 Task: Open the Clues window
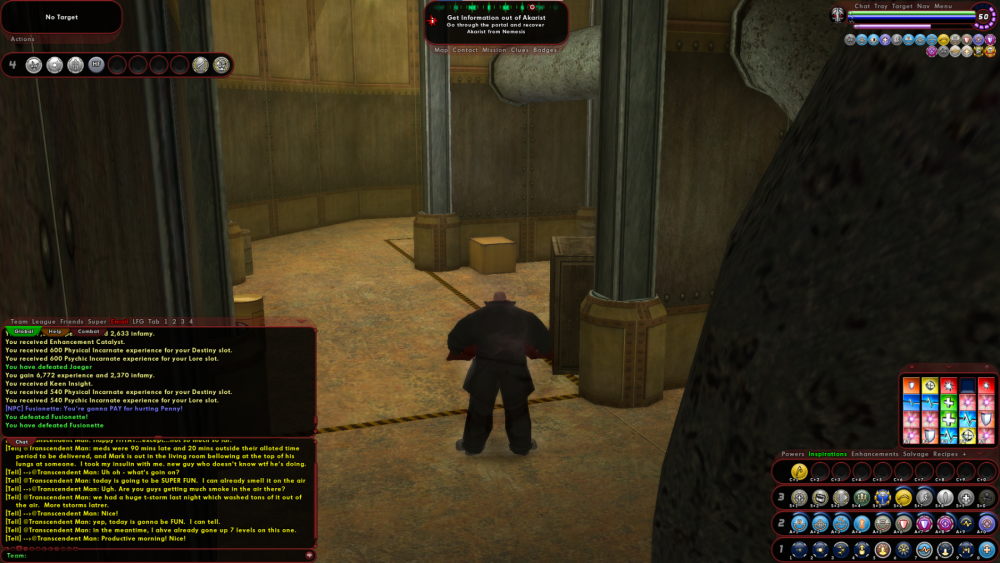point(520,49)
